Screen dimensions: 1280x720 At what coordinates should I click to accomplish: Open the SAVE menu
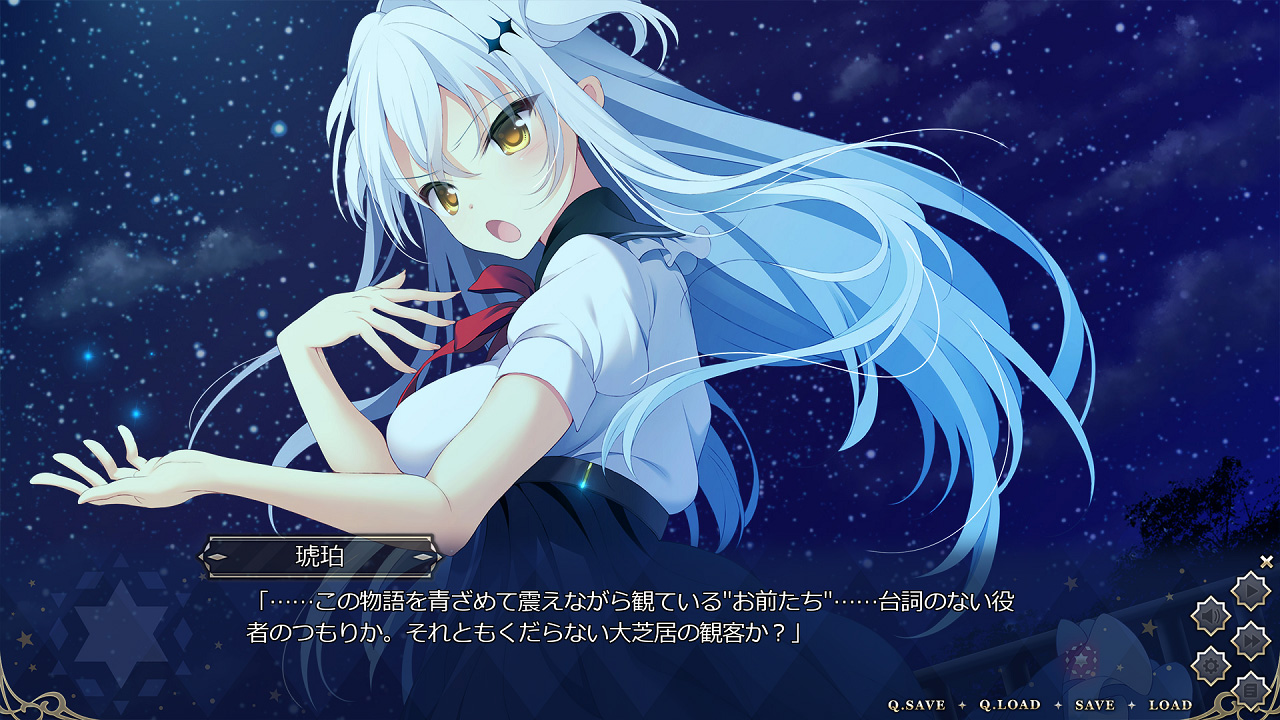pyautogui.click(x=1094, y=705)
